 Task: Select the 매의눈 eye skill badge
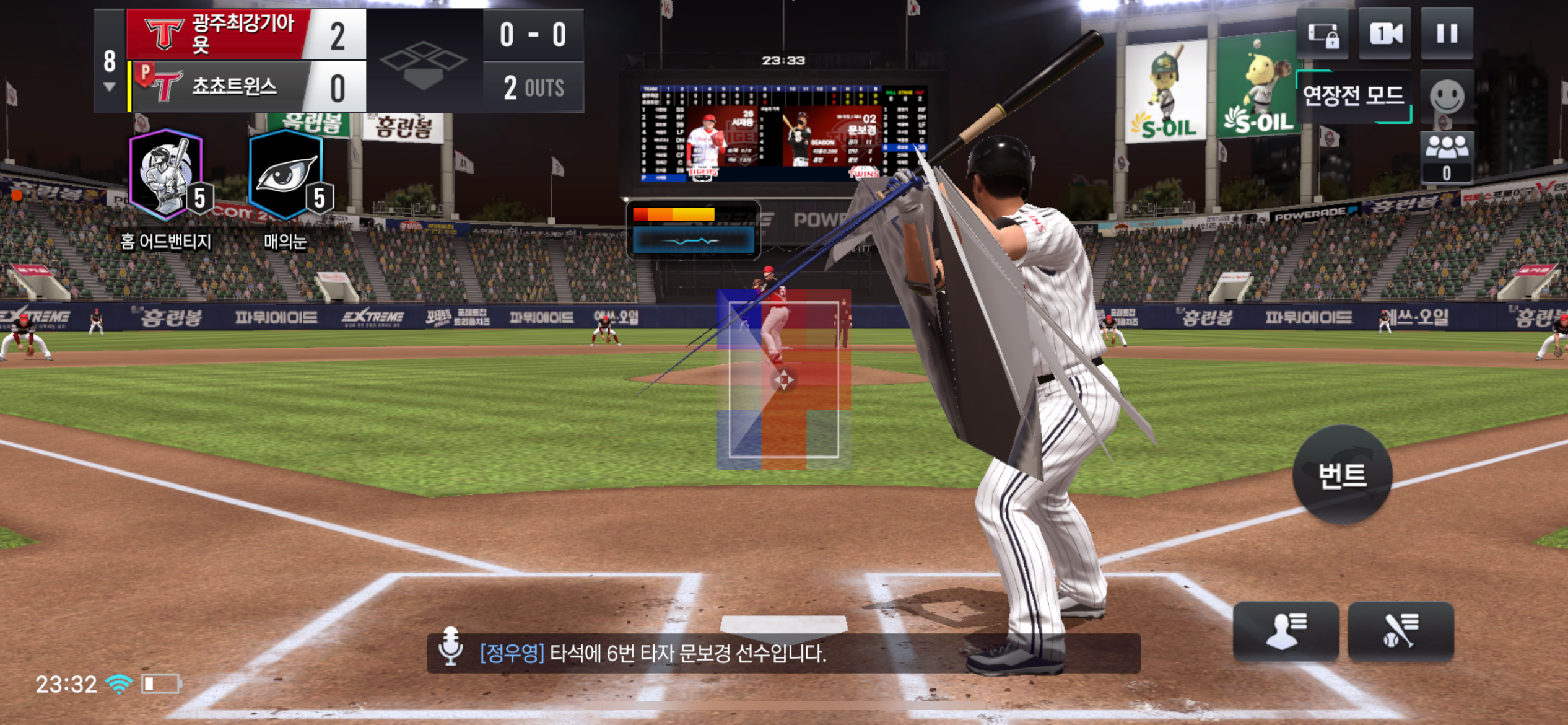point(287,176)
